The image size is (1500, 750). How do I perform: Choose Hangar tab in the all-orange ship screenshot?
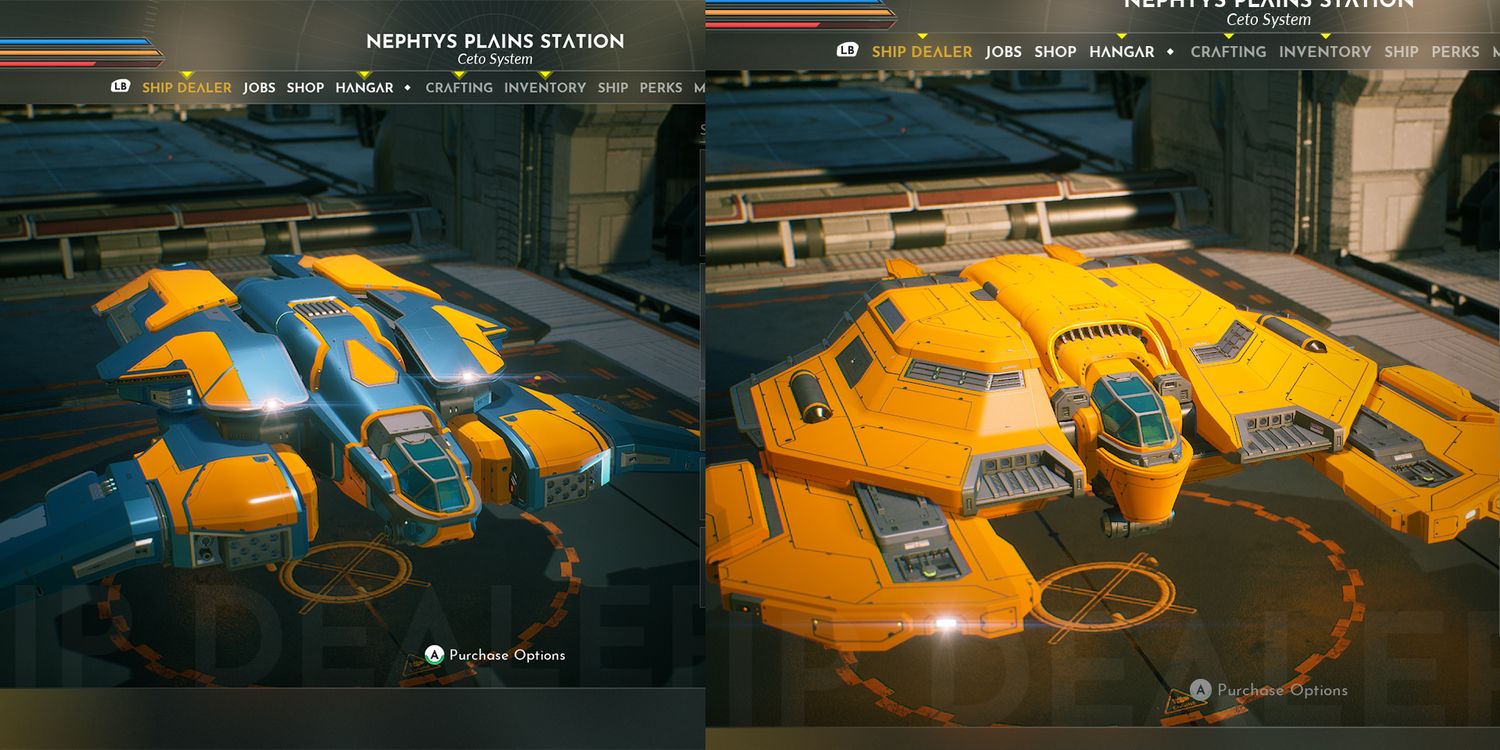(x=1122, y=52)
